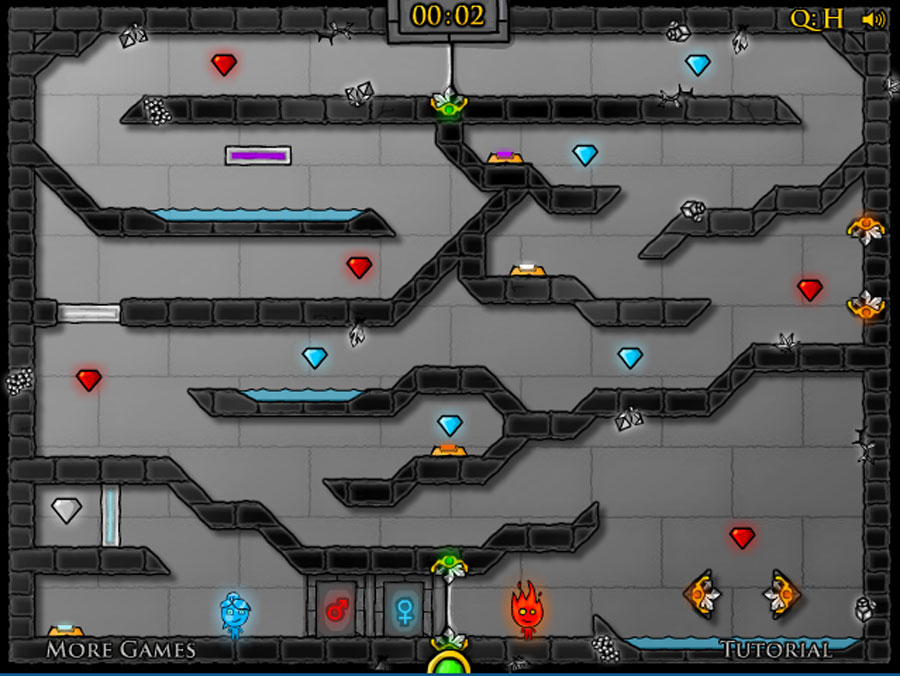Open the More Games link

120,649
